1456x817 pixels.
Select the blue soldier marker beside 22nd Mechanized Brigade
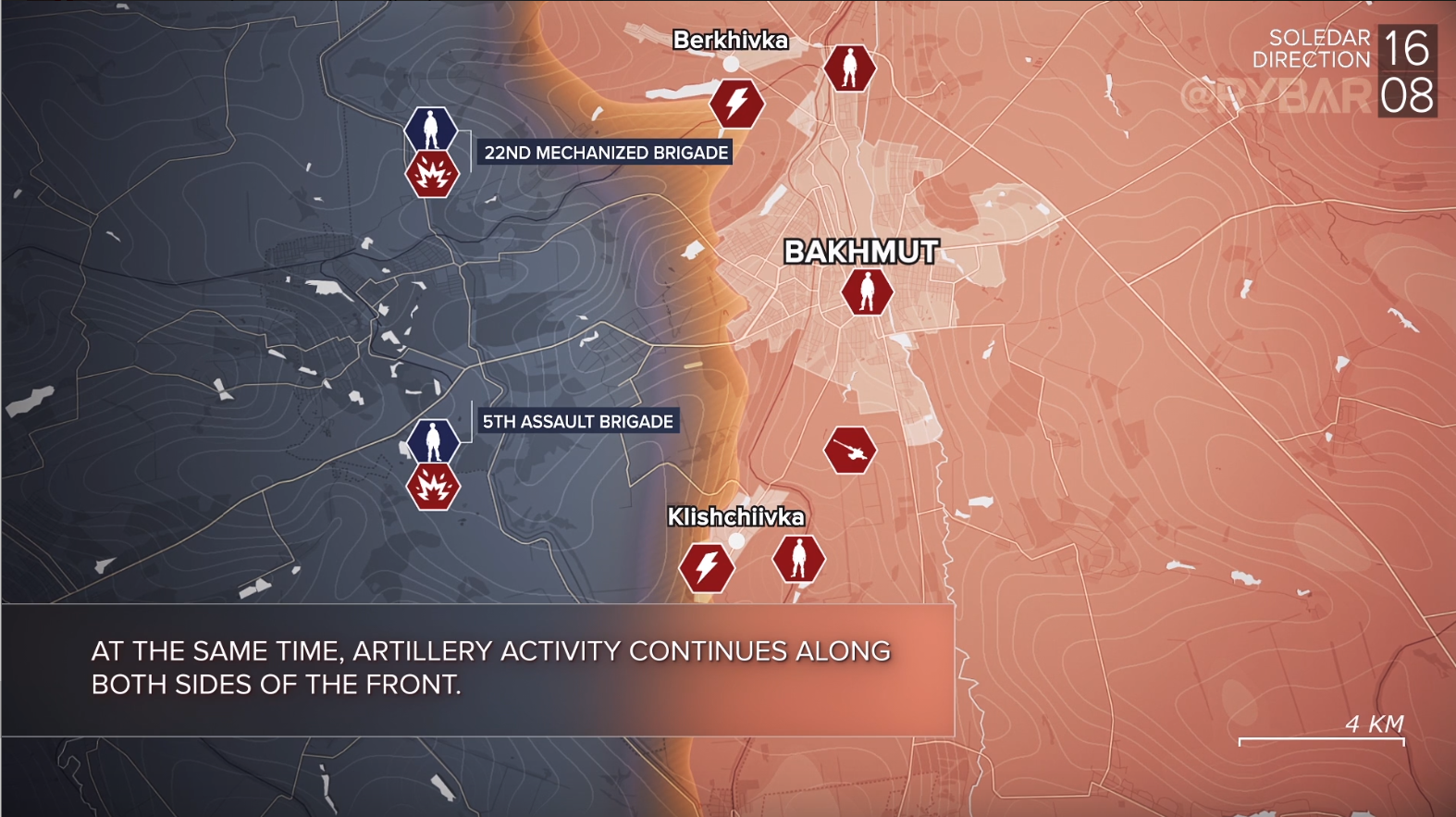pyautogui.click(x=431, y=130)
